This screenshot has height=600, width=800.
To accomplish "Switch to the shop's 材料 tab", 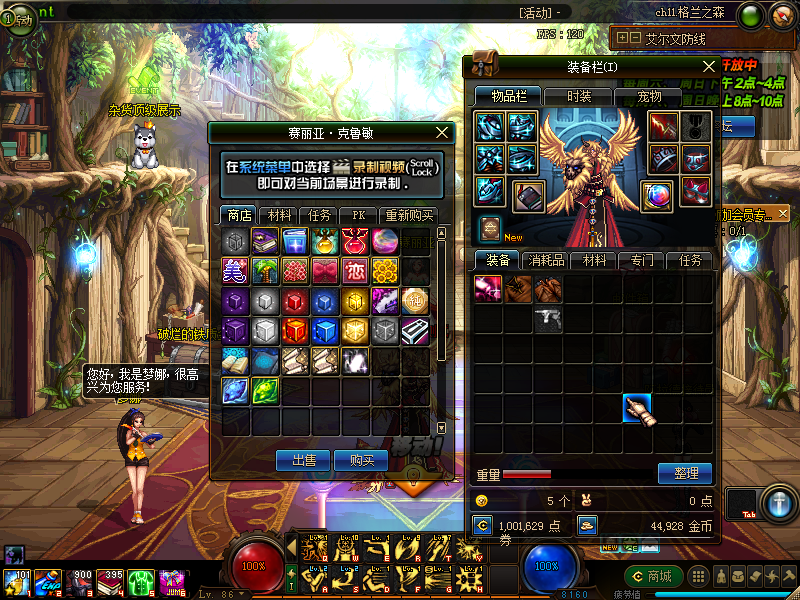I will click(x=279, y=215).
